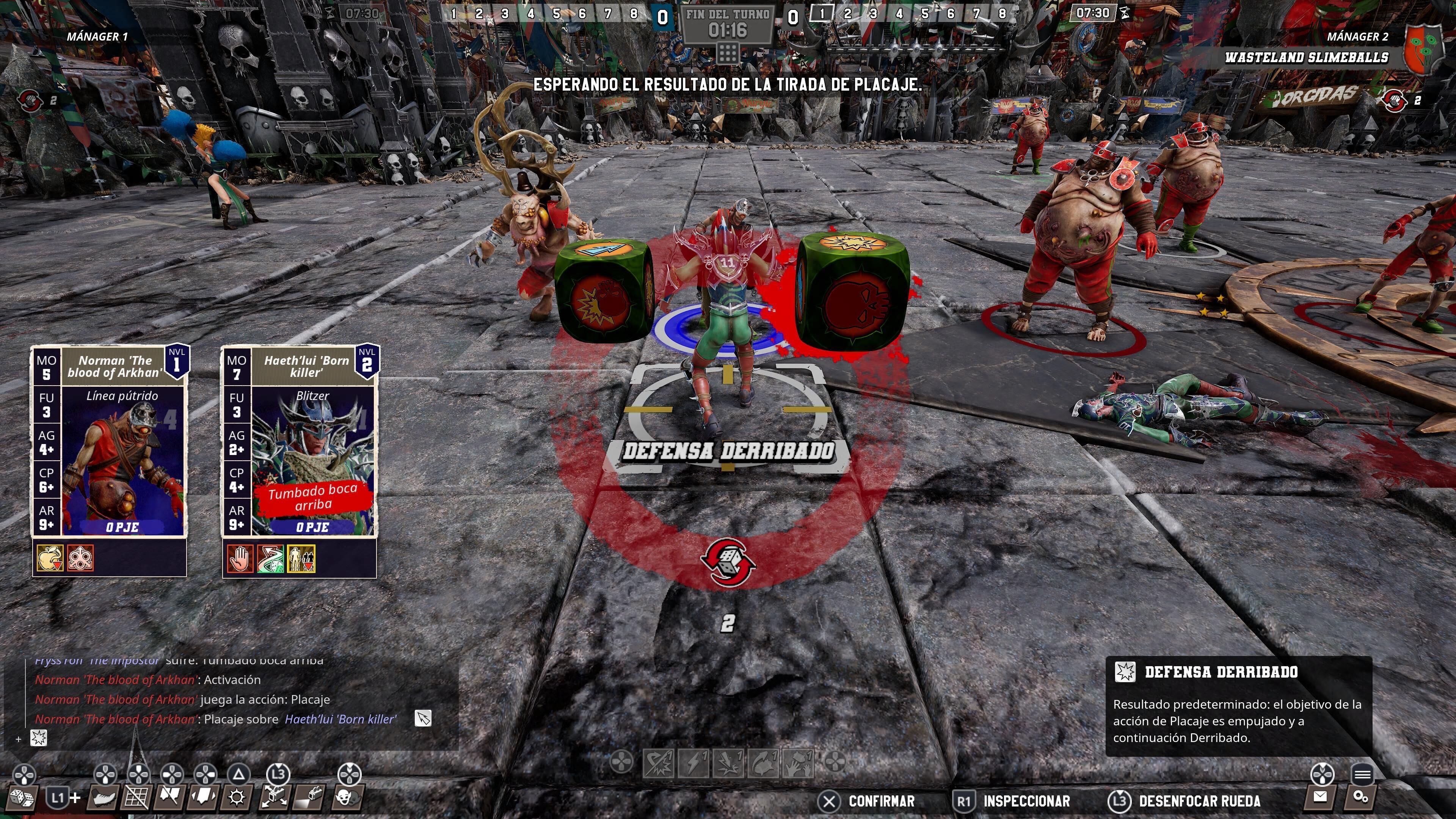1456x819 pixels.
Task: Expand the game log with plus button
Action: pyautogui.click(x=19, y=739)
